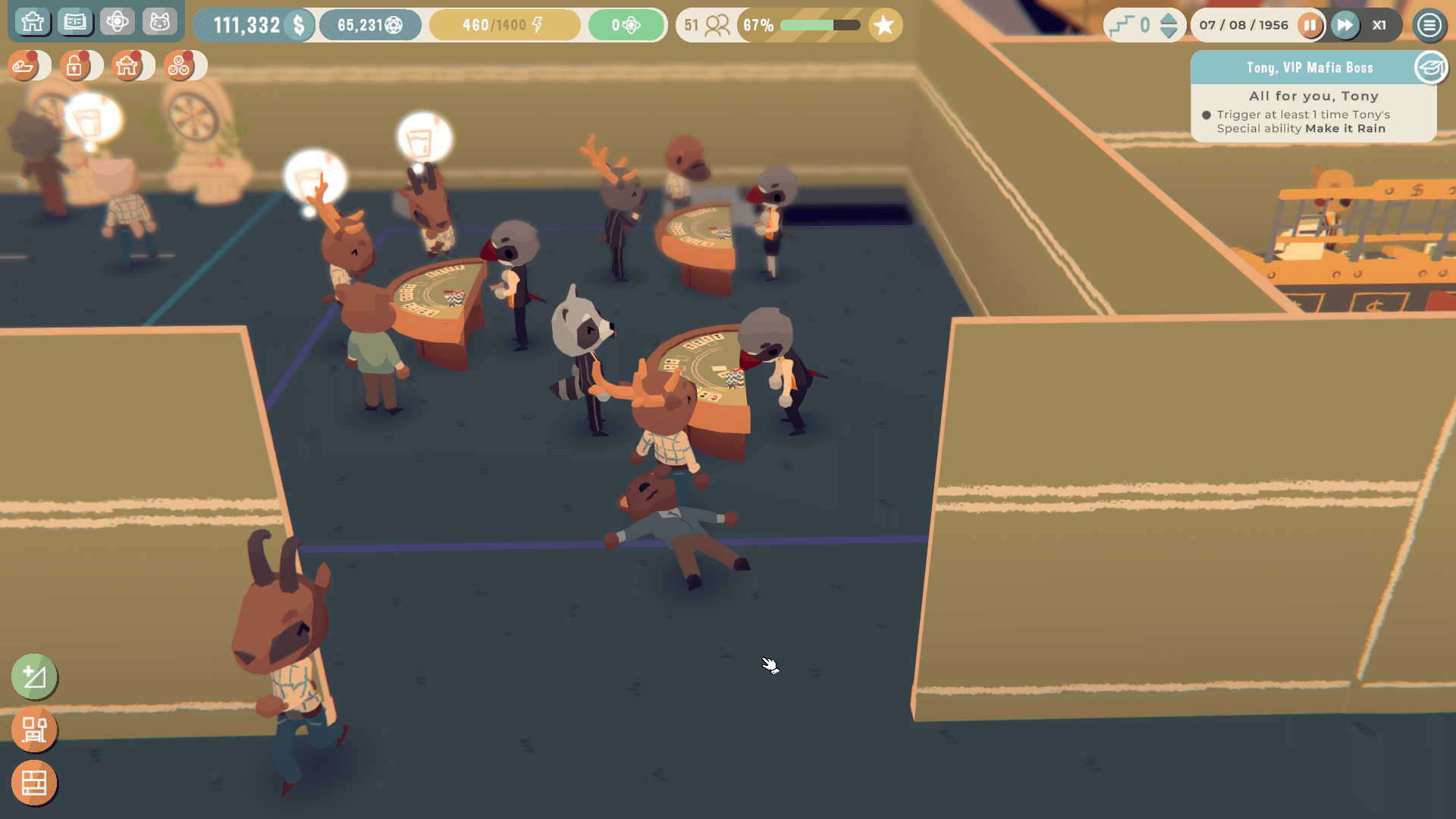Go down one floor with the arrow

tap(1169, 33)
